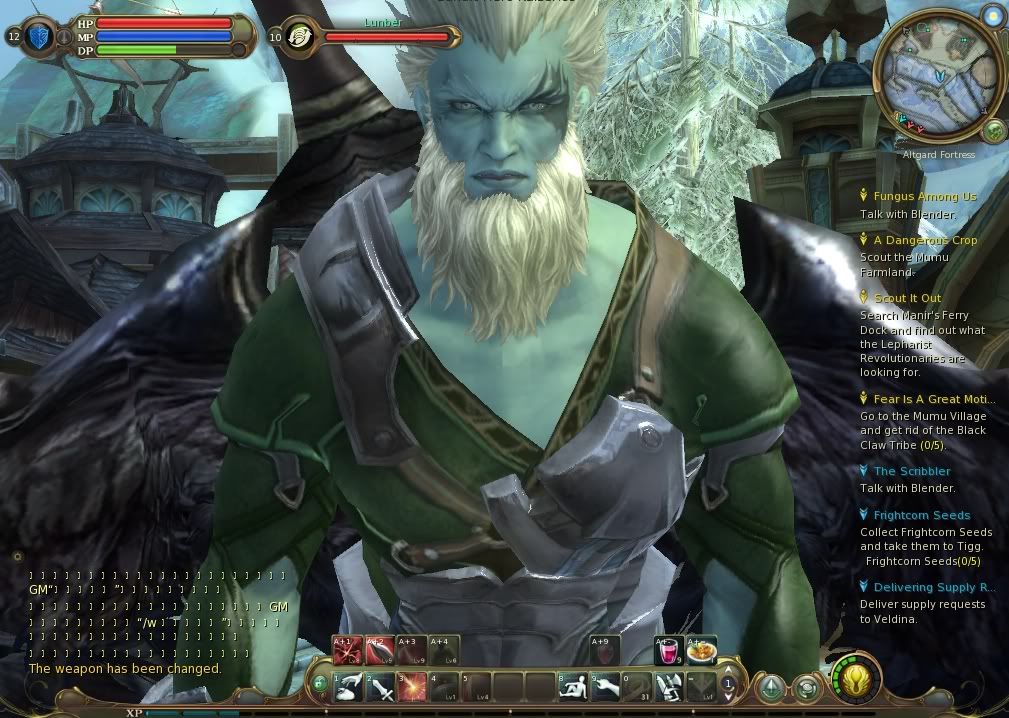
Task: Click the green round button below the minimap
Action: (x=993, y=130)
